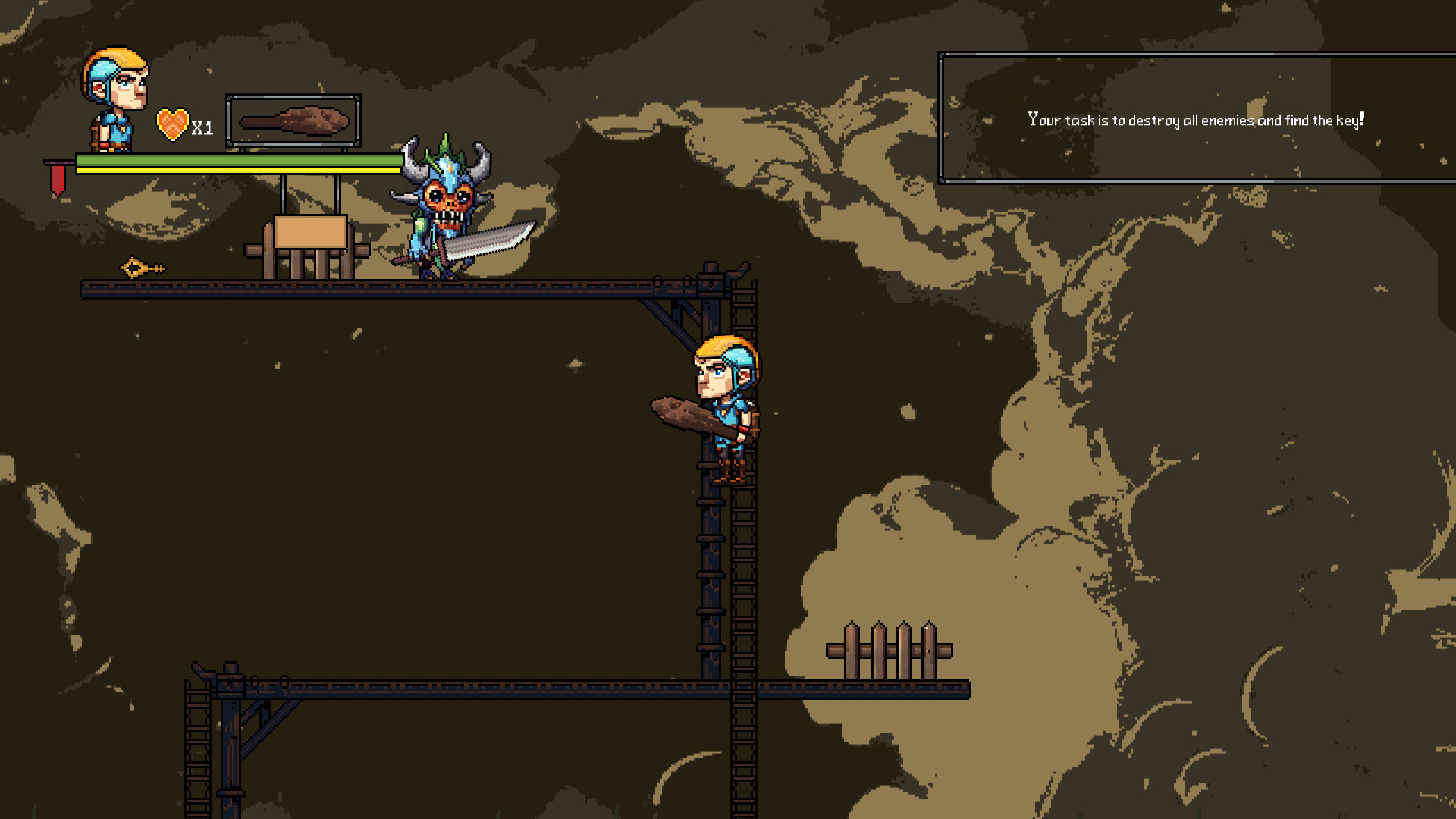Open the destroy all enemies objective text
Viewport: 1456px width, 819px height.
(1196, 118)
